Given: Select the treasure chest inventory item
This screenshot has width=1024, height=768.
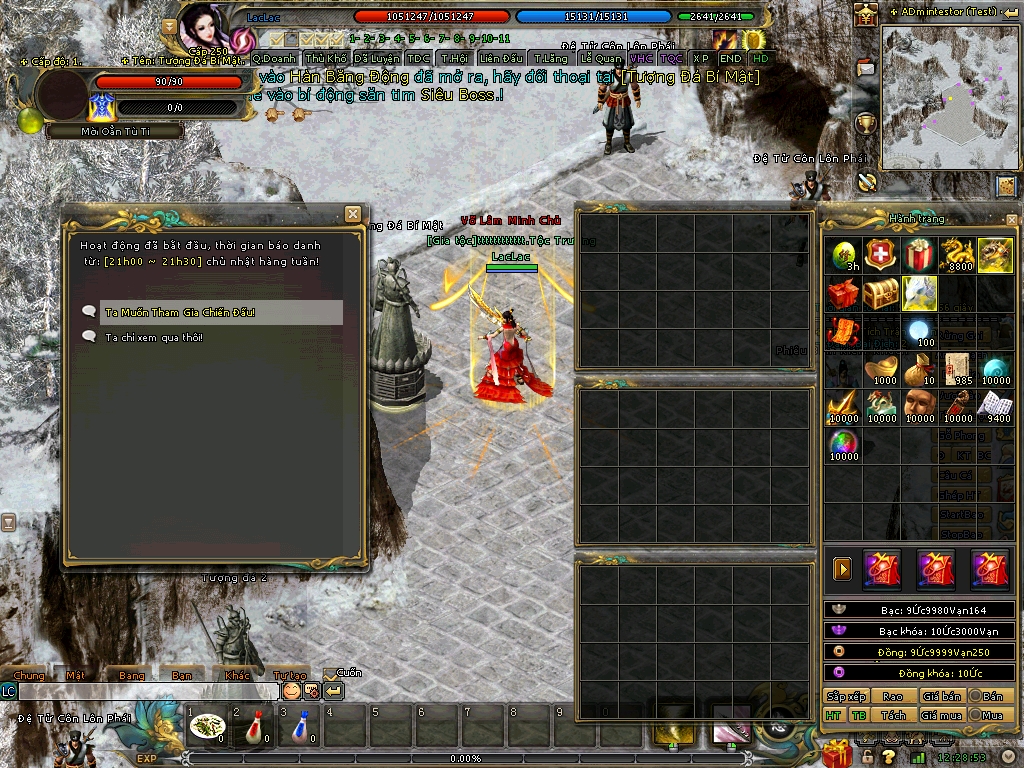Looking at the screenshot, I should click(x=882, y=294).
